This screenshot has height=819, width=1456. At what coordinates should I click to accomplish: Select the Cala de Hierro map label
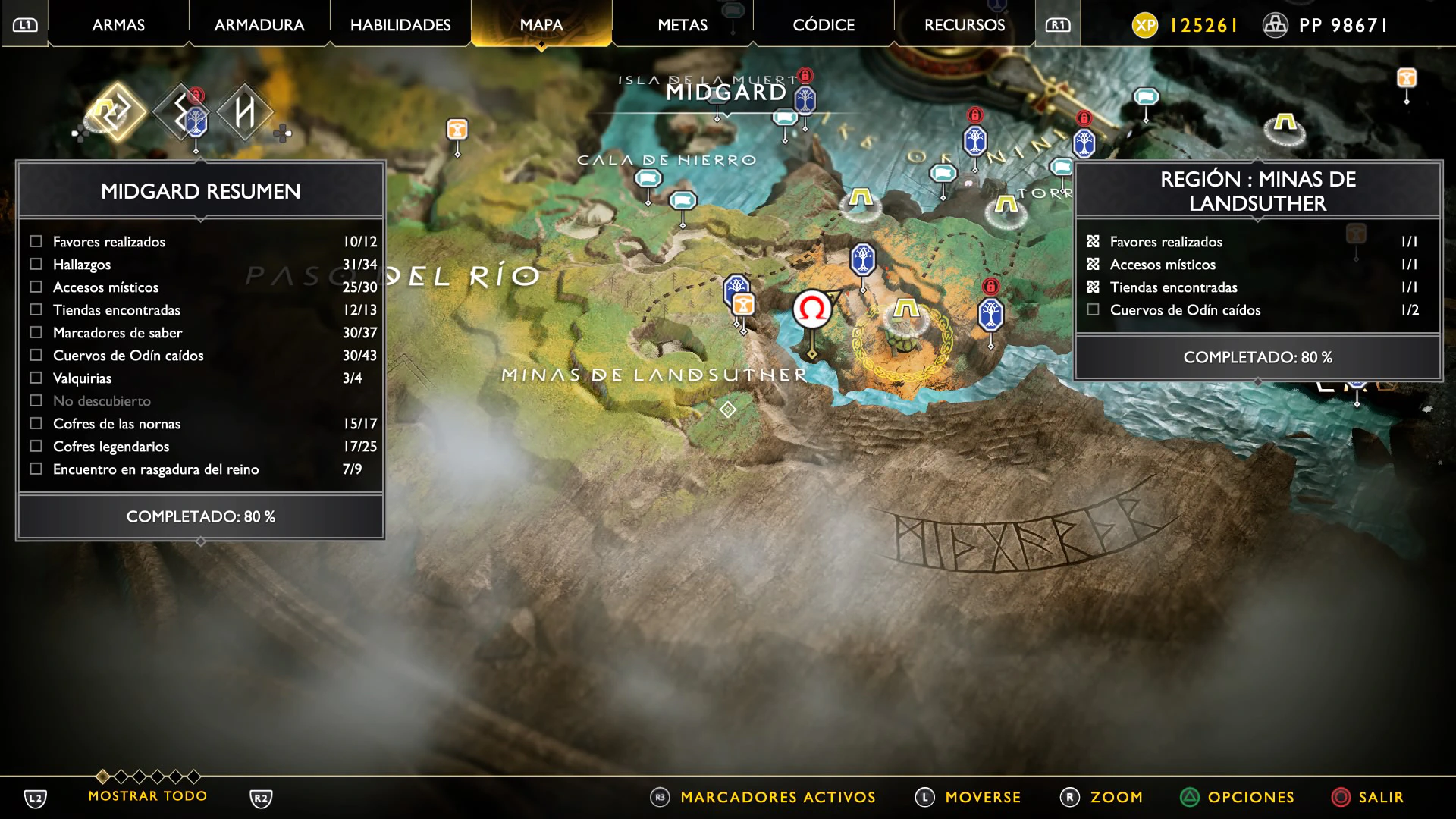point(667,160)
